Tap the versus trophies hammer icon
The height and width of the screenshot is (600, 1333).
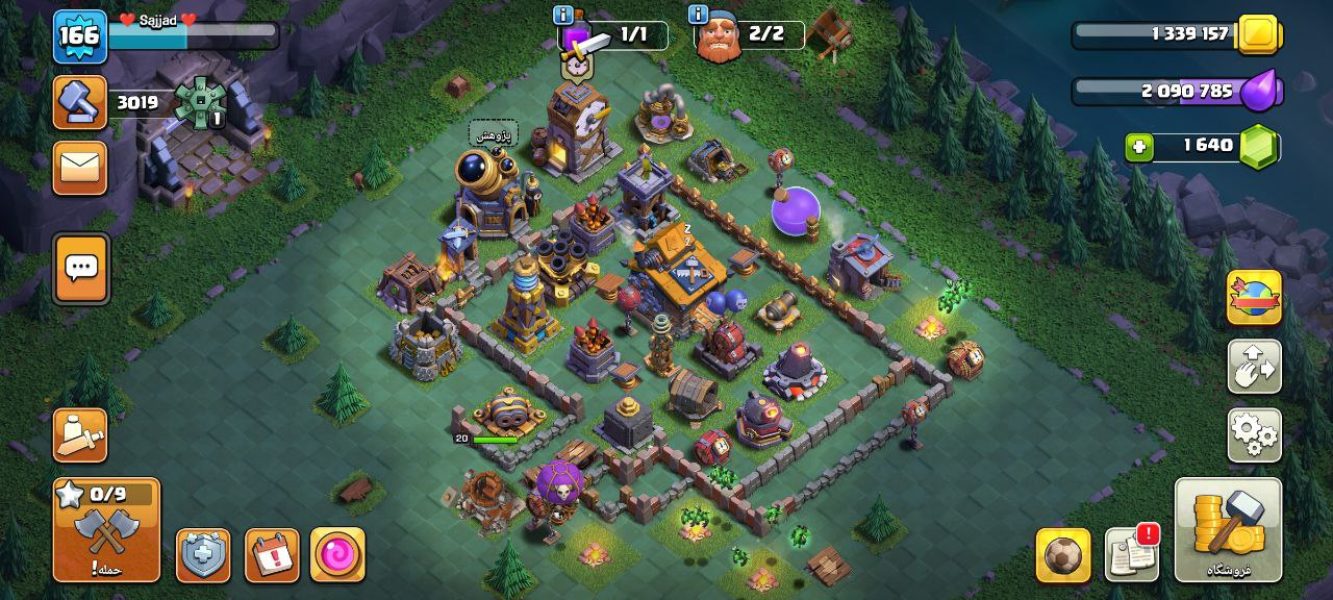(x=80, y=102)
